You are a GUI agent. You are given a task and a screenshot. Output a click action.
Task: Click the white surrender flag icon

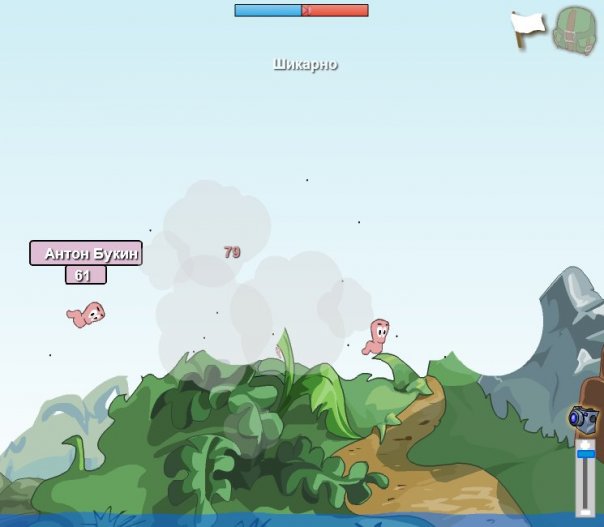(527, 27)
